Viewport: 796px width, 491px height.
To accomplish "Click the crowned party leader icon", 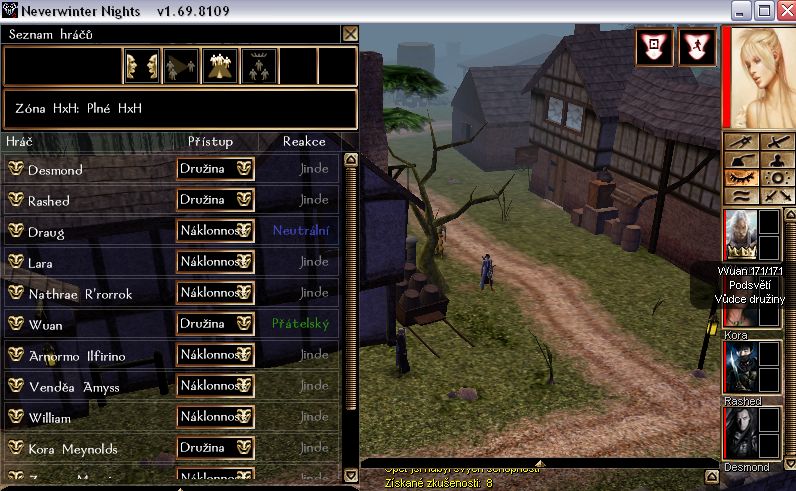I will pyautogui.click(x=258, y=66).
